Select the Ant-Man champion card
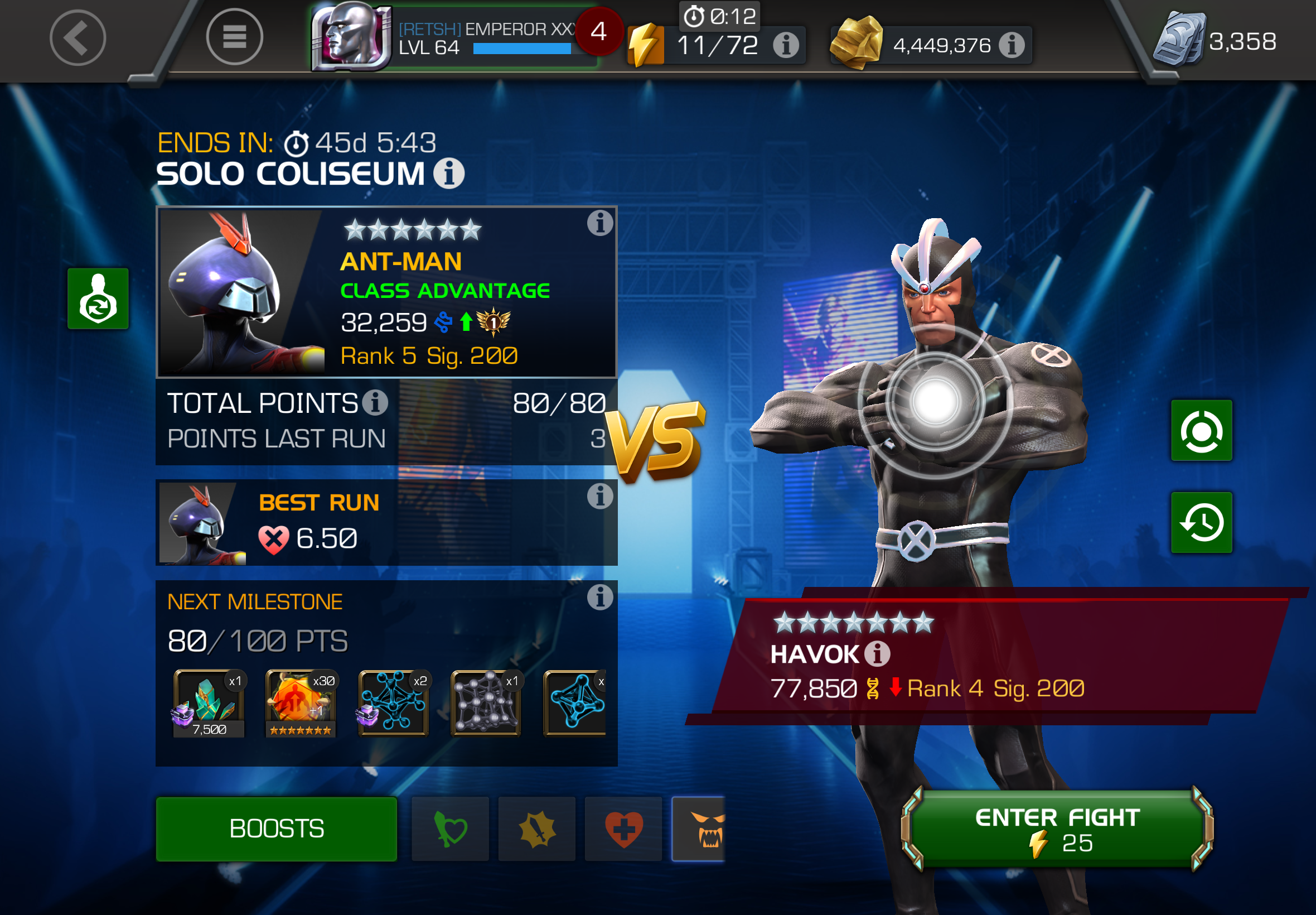 tap(386, 292)
